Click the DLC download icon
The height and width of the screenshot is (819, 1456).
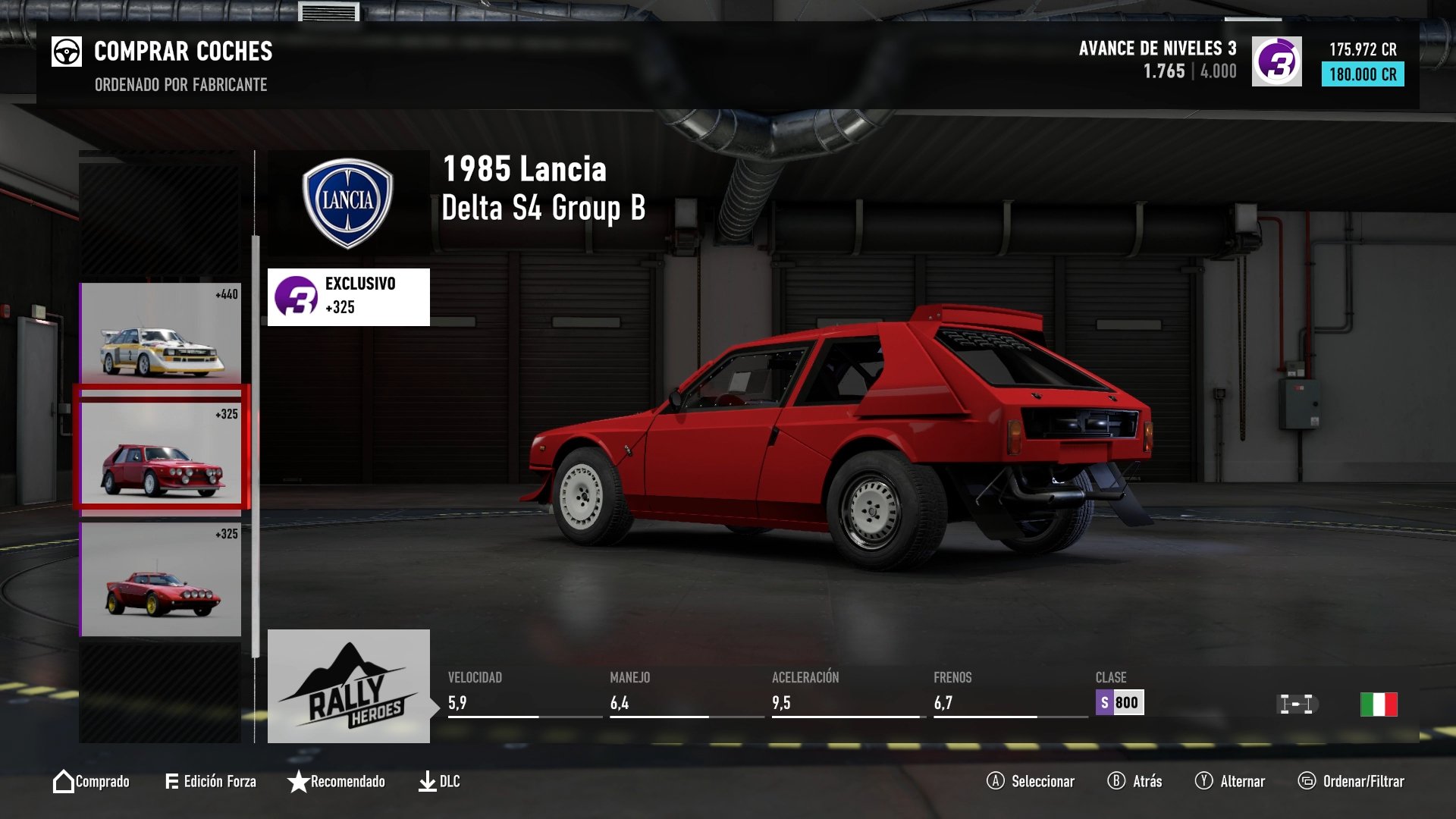tap(428, 781)
